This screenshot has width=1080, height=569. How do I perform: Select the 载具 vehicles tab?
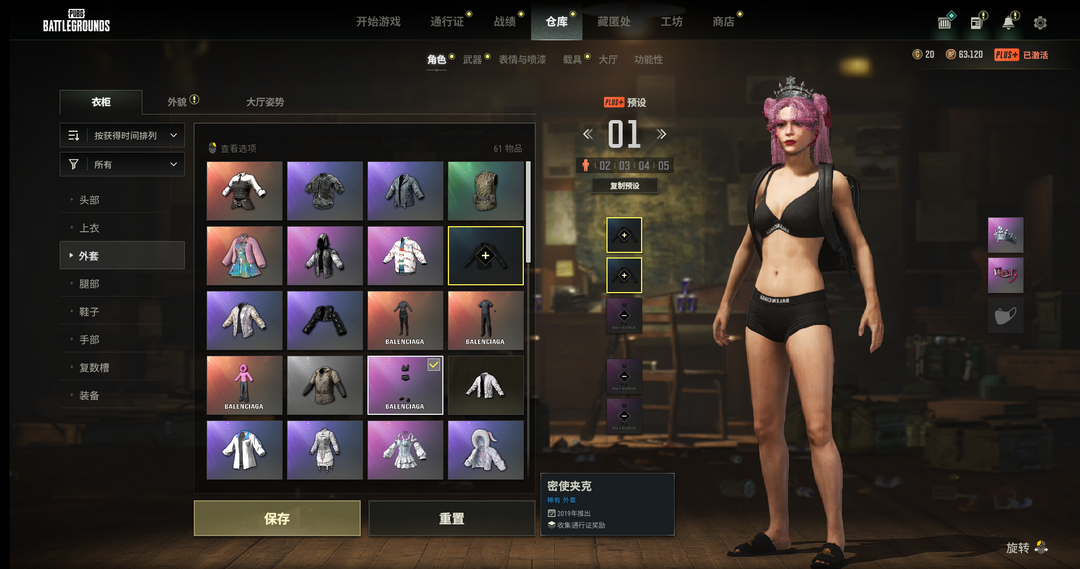[572, 60]
